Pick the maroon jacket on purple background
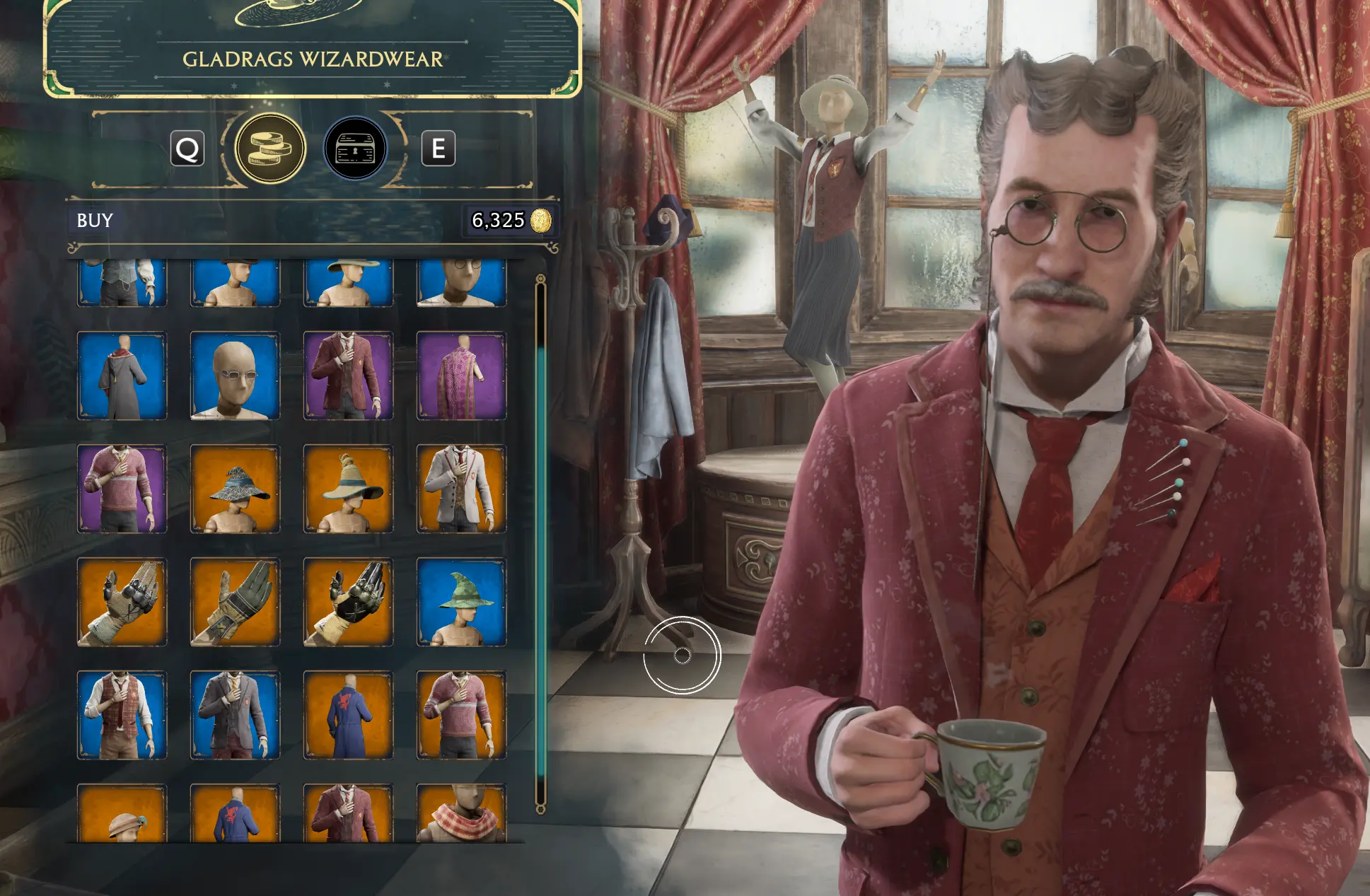 348,376
